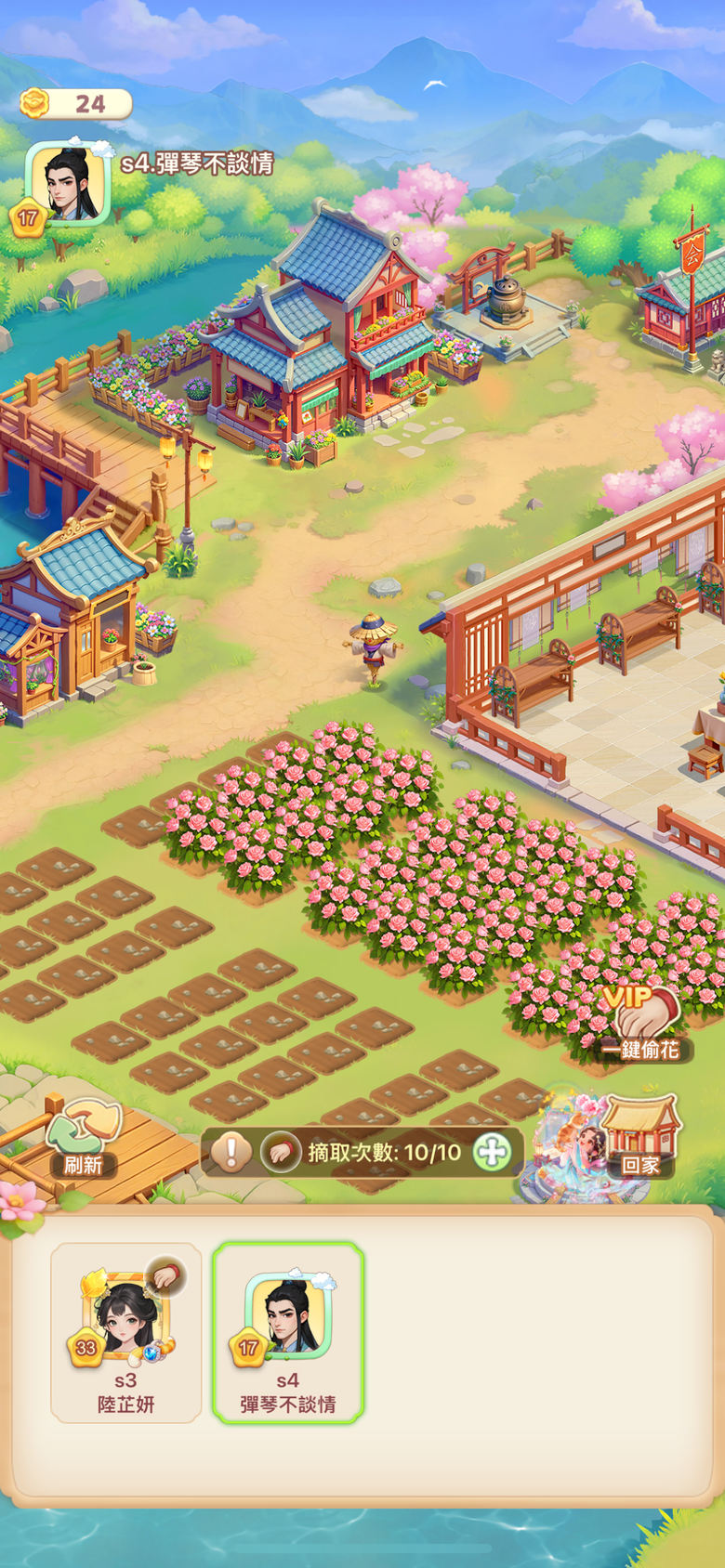Open the exclamation mark info icon
The width and height of the screenshot is (725, 1568).
click(x=231, y=1153)
